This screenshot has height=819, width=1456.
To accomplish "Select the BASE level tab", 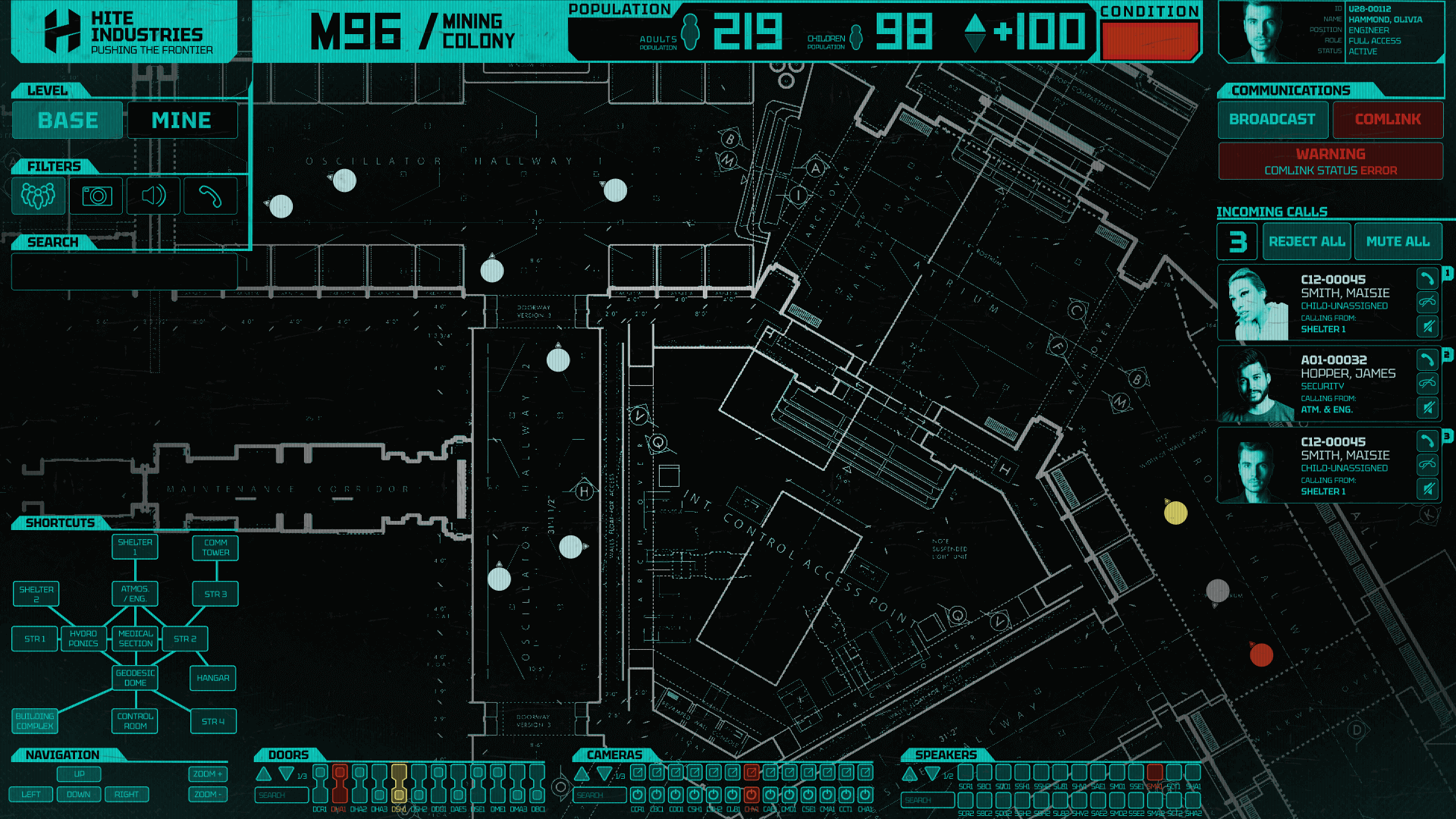I will 67,119.
